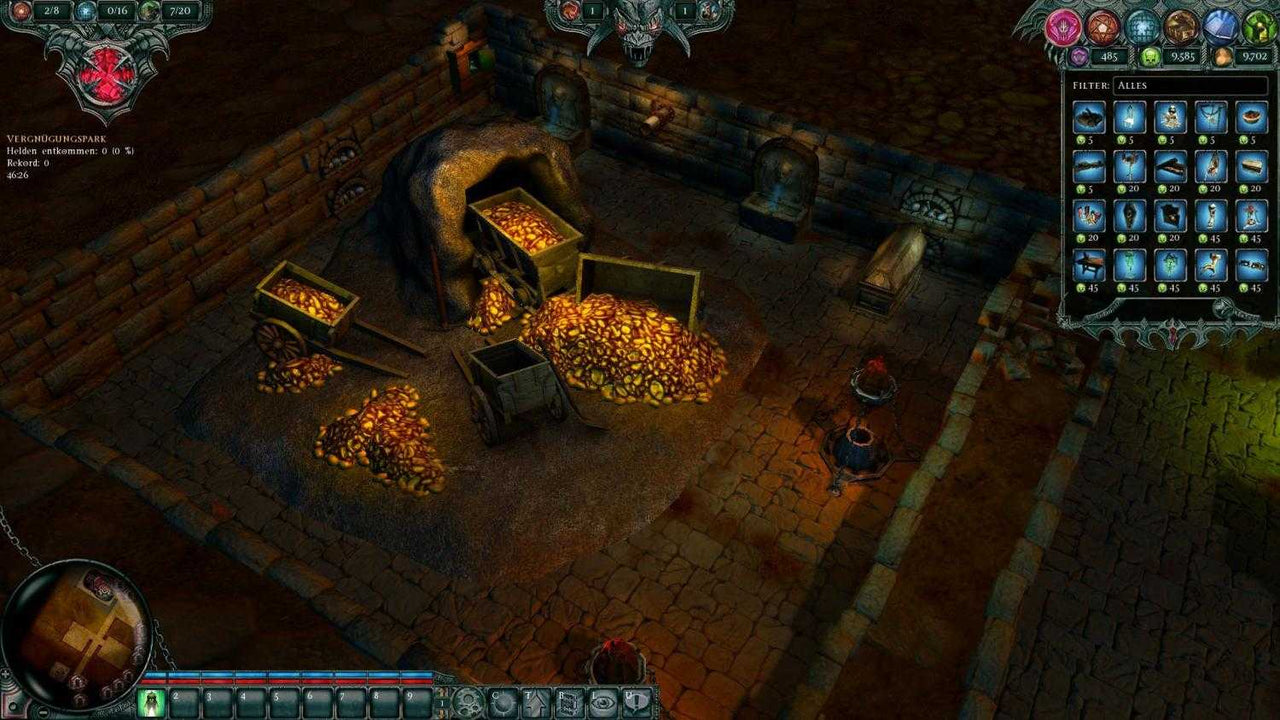Click the 485 resource counter button
The width and height of the screenshot is (1280, 720).
pyautogui.click(x=1109, y=57)
